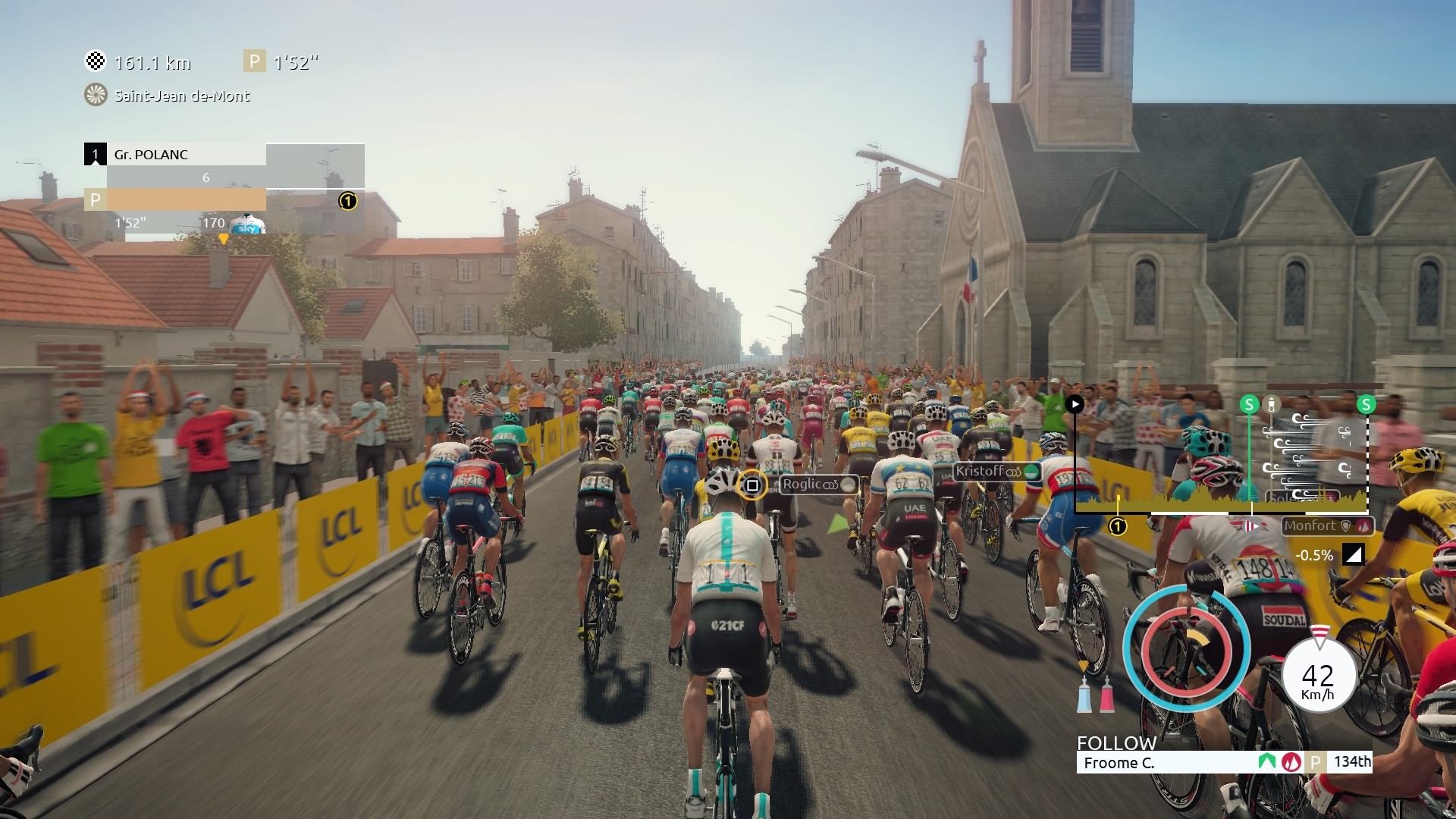Click the orange target marker on the rider
The height and width of the screenshot is (819, 1456).
pos(752,485)
